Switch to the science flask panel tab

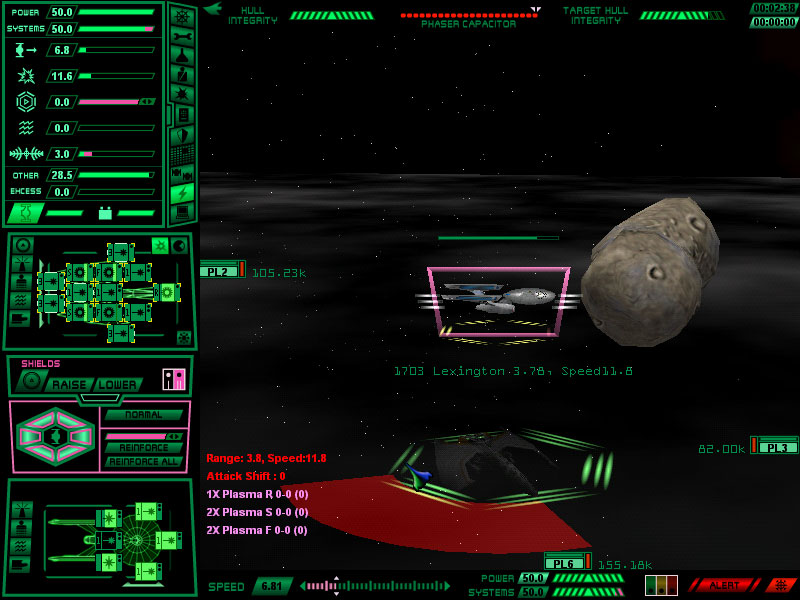click(182, 56)
